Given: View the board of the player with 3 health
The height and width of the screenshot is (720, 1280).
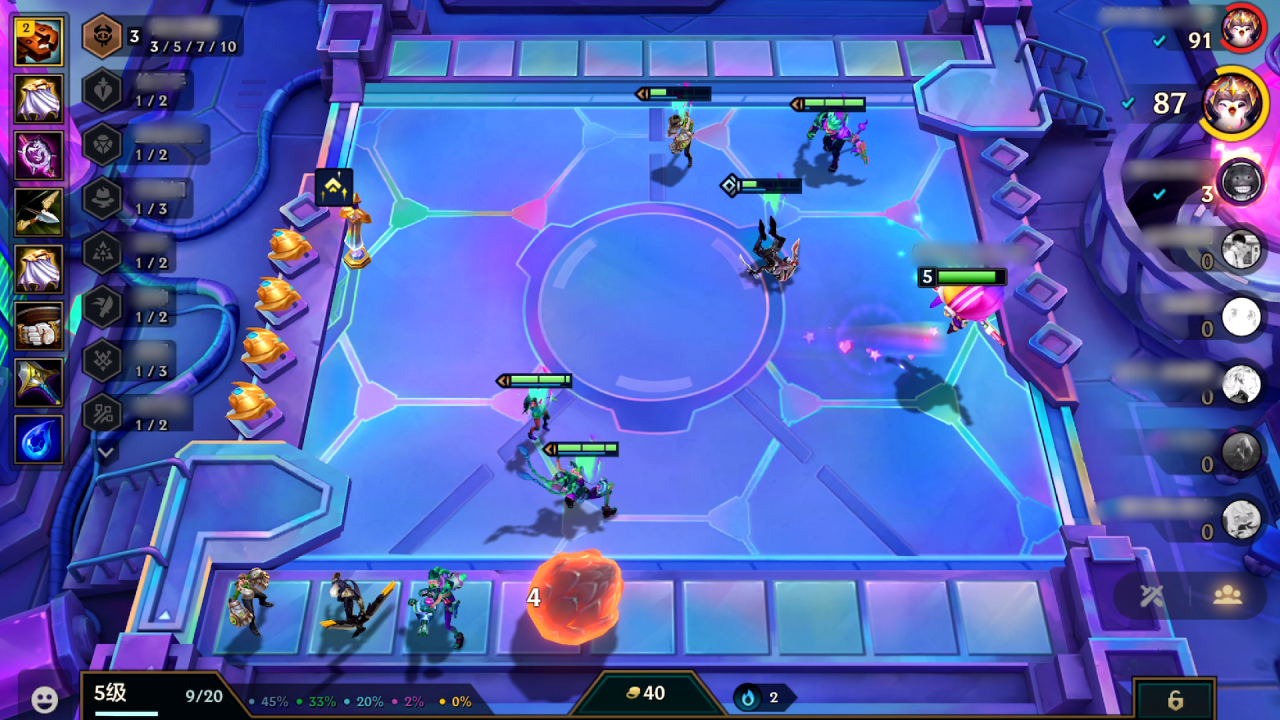Looking at the screenshot, I should [1240, 181].
